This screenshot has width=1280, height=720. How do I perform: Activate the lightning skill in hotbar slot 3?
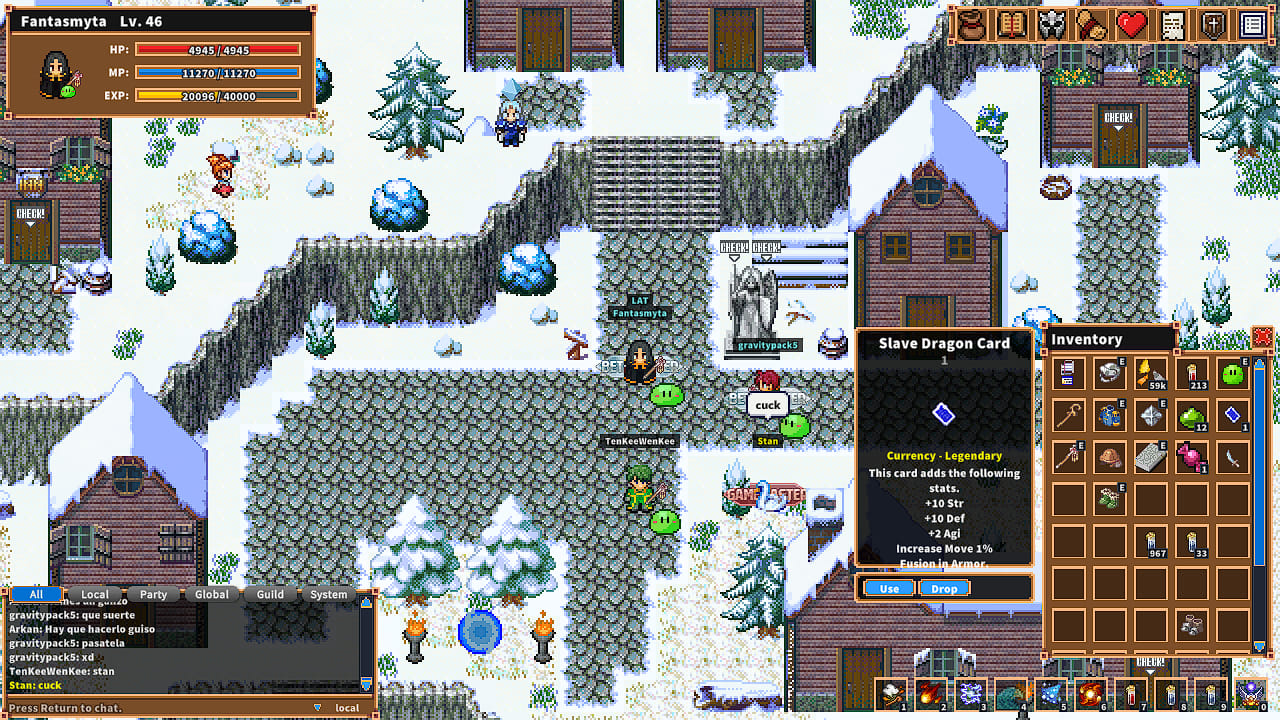971,693
